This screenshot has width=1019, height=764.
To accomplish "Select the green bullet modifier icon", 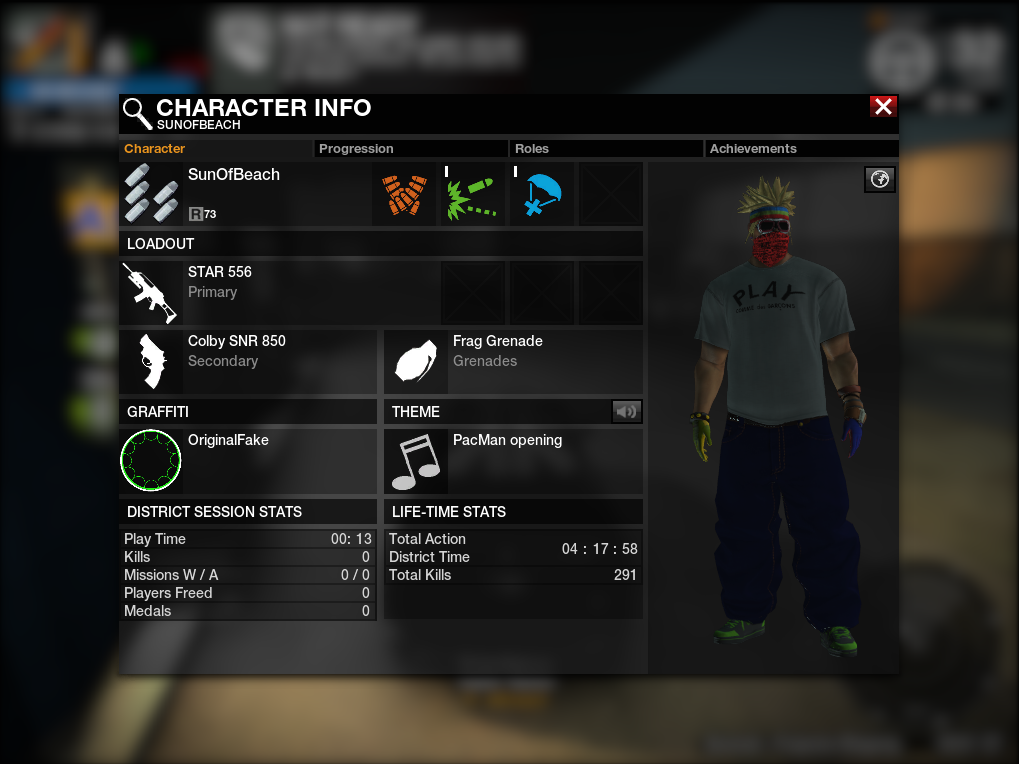I will 474,195.
